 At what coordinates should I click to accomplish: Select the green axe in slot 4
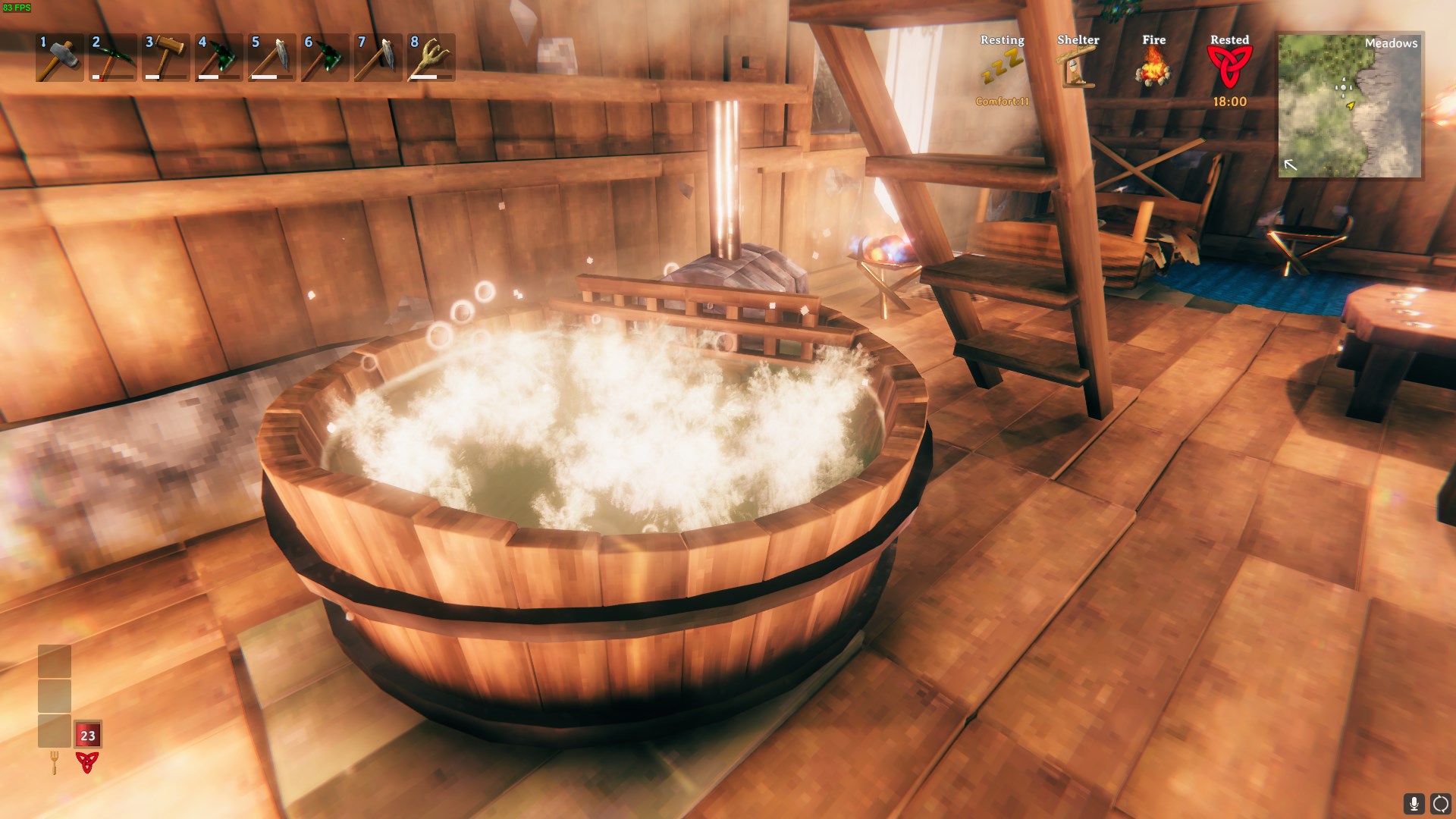pos(218,58)
